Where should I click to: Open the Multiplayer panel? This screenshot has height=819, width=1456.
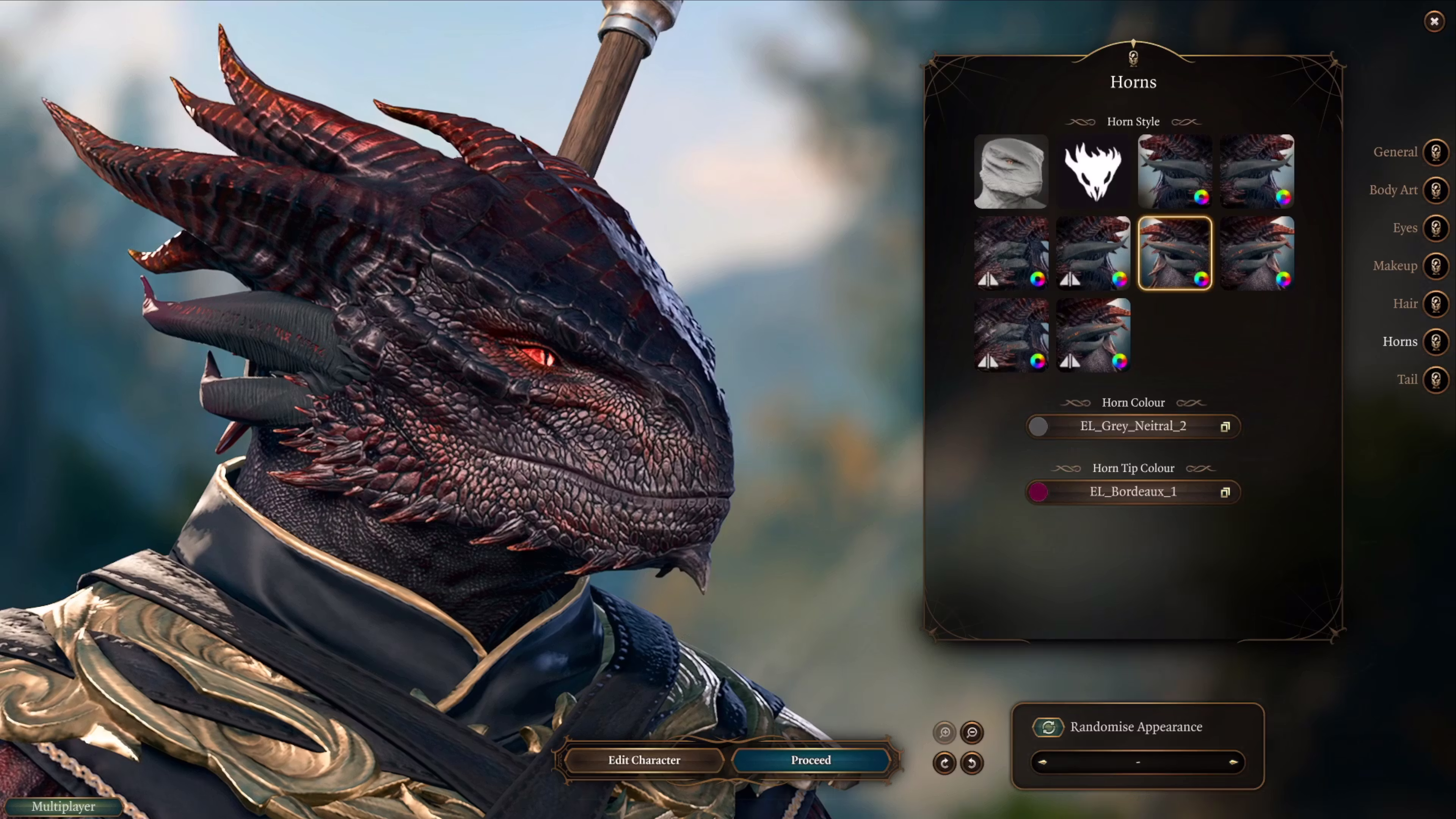click(63, 806)
